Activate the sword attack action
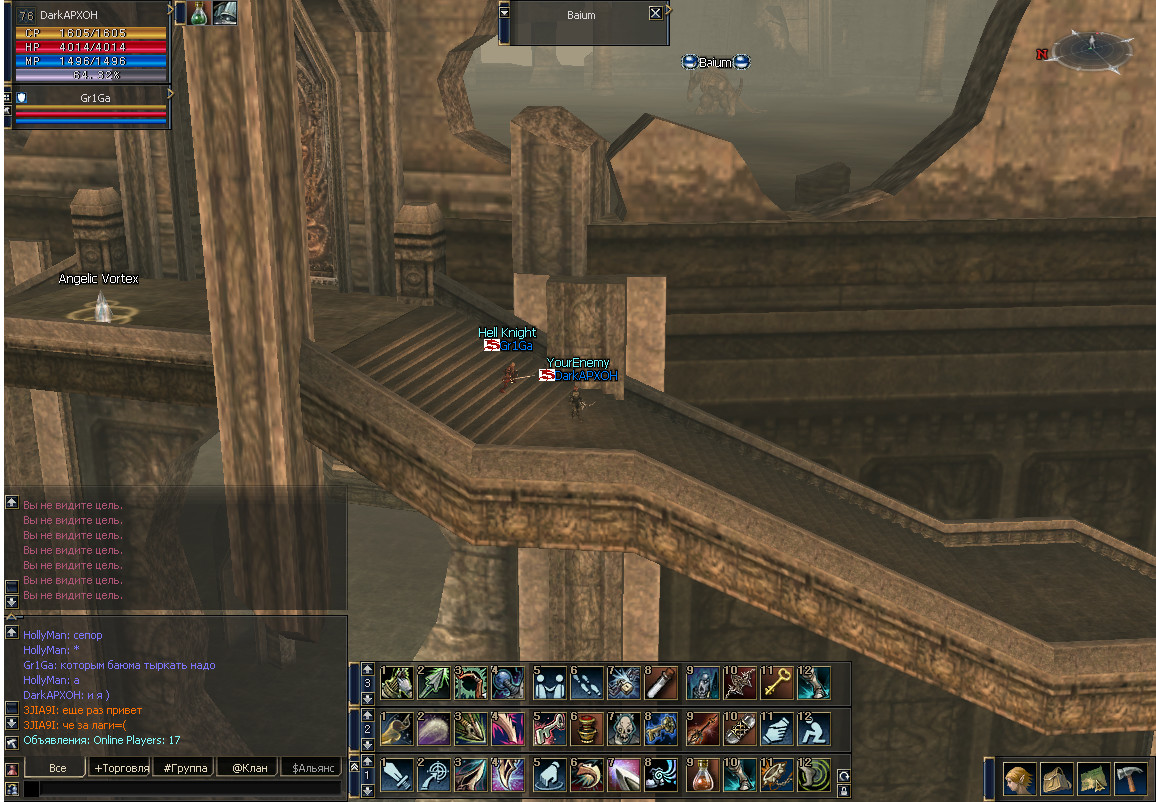 point(397,775)
